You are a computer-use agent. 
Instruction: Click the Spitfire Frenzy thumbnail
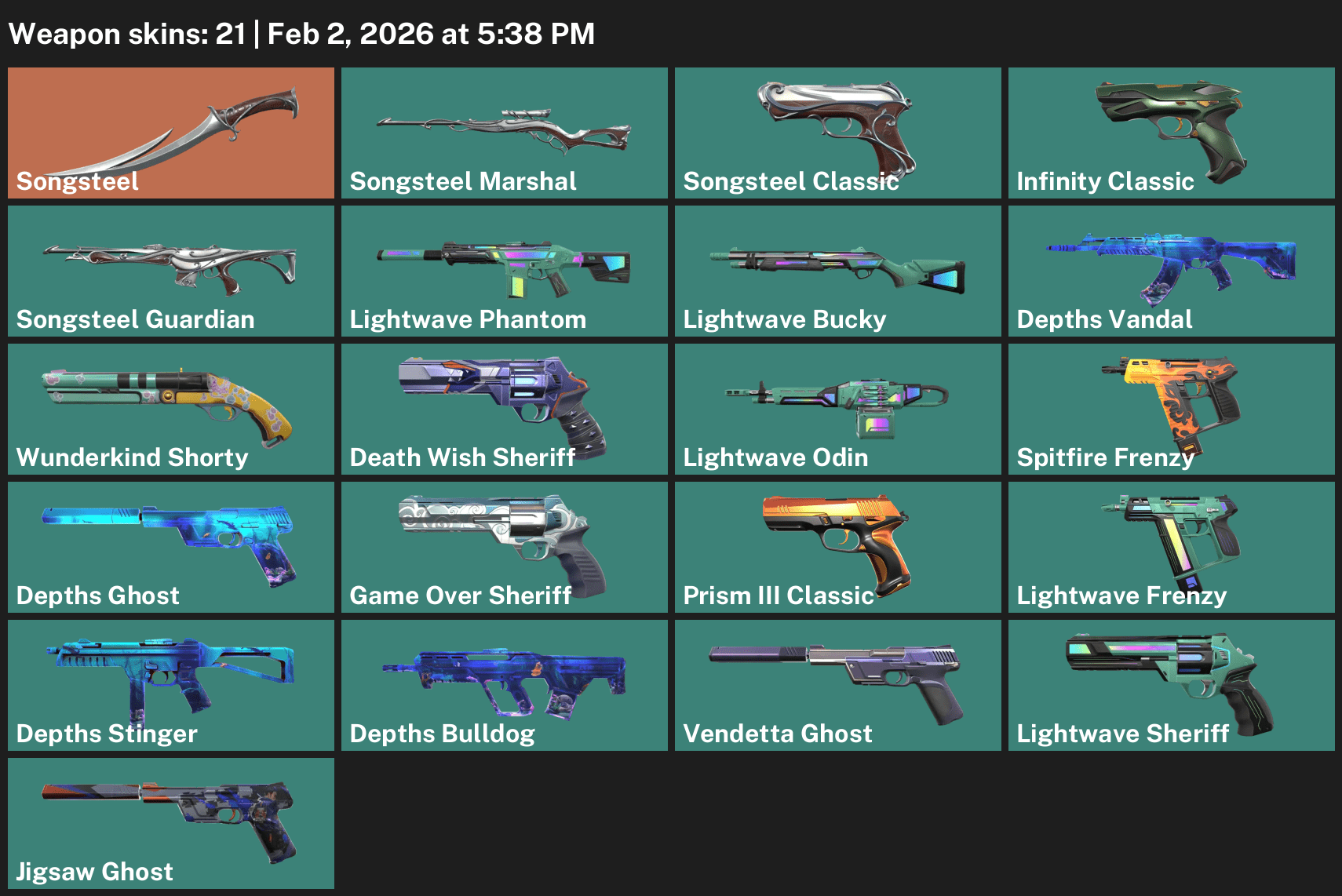(x=1170, y=410)
